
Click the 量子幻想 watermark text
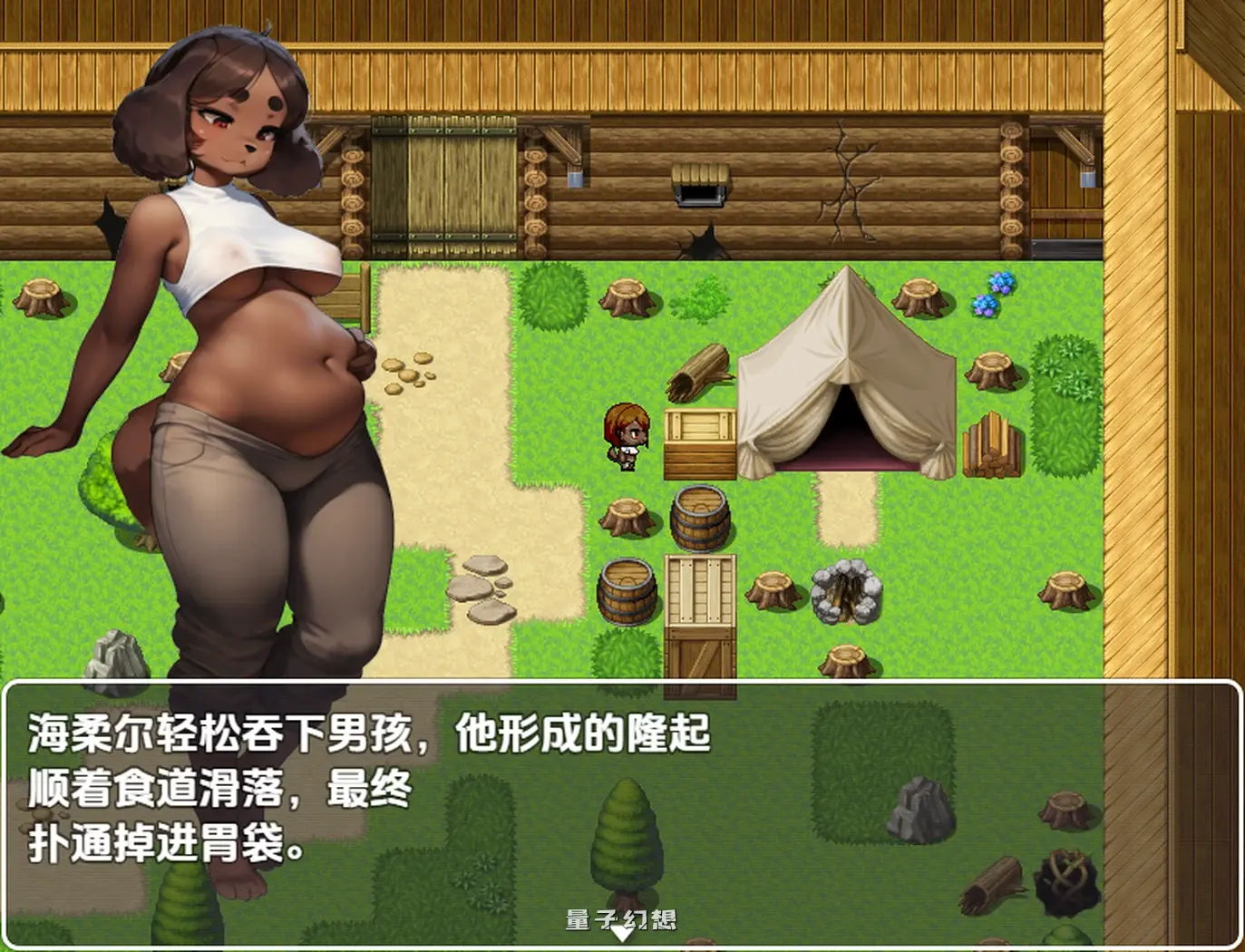pyautogui.click(x=623, y=918)
